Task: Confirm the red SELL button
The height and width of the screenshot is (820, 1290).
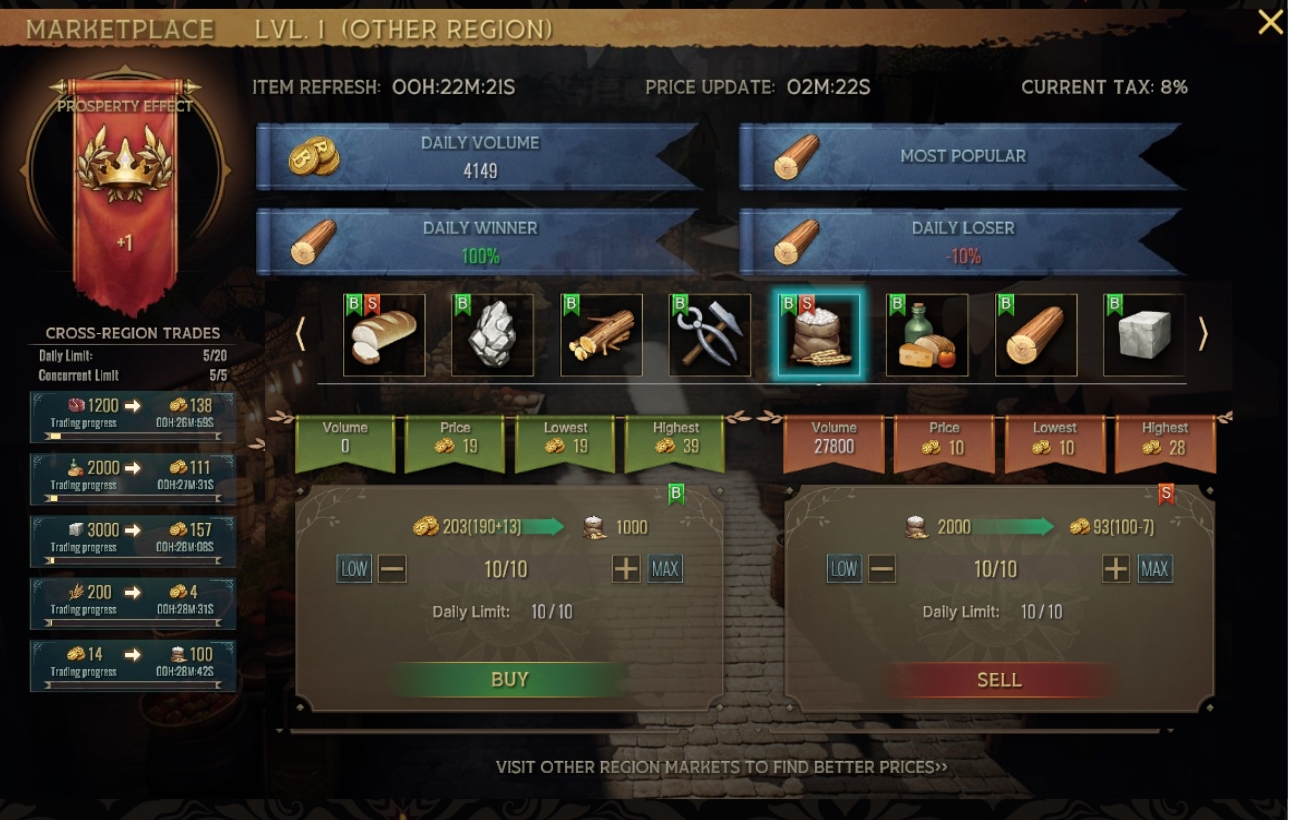Action: (999, 680)
